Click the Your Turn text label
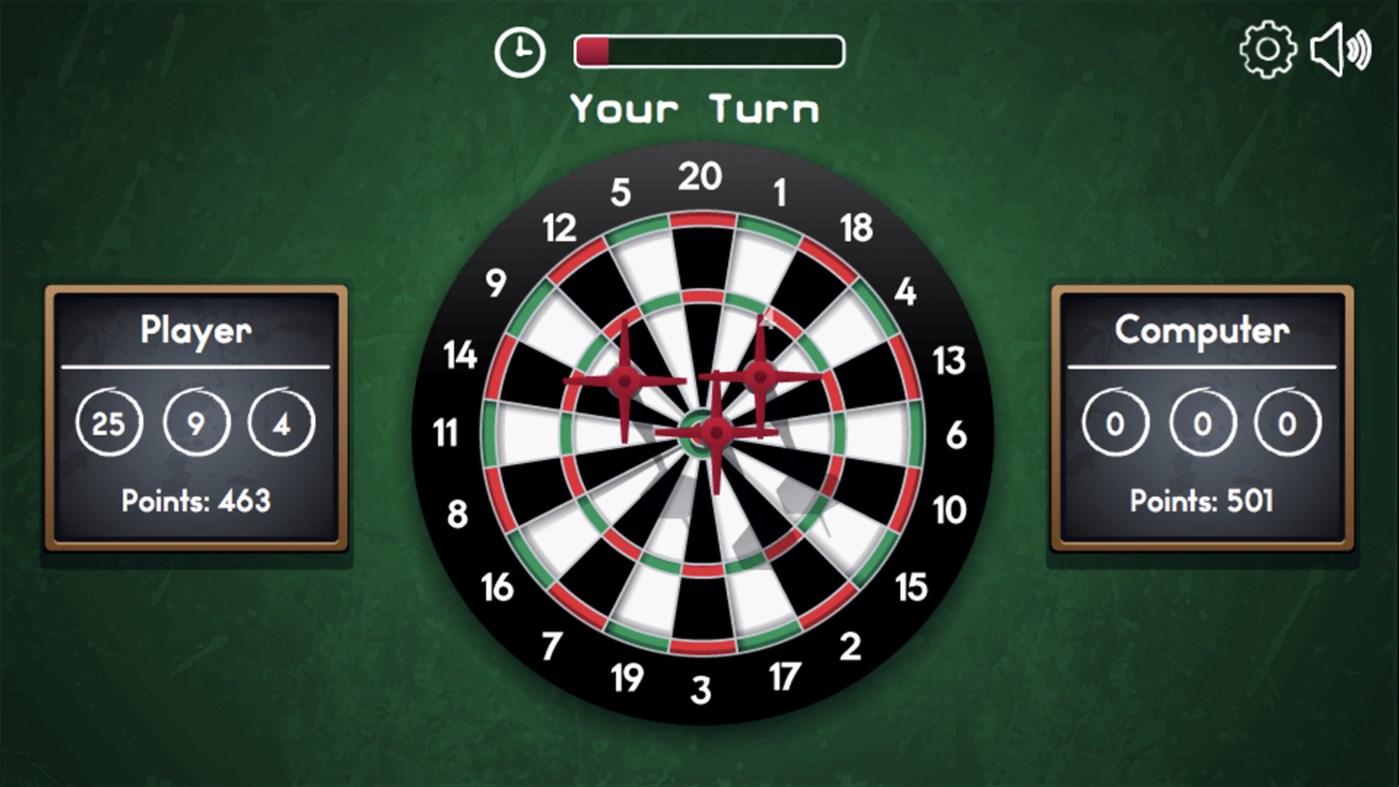This screenshot has height=787, width=1399. click(697, 108)
